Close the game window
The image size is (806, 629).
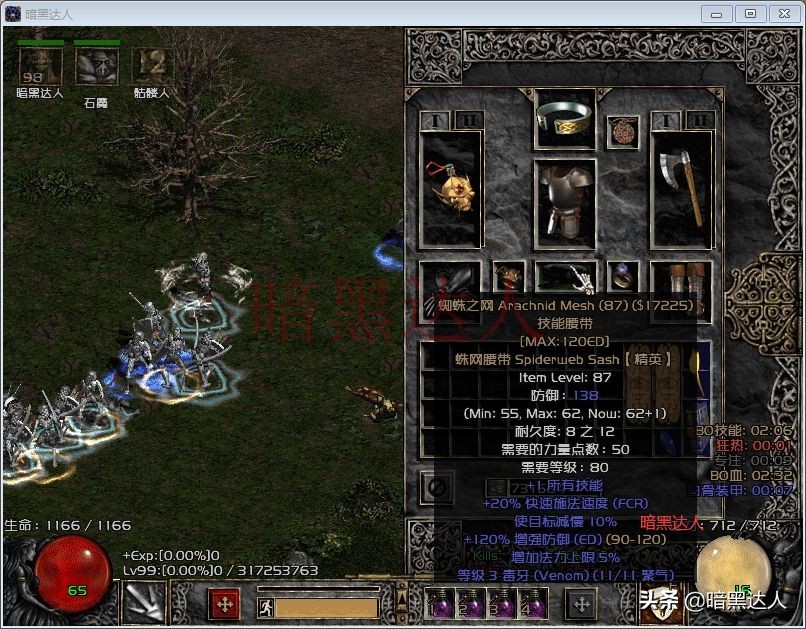(783, 13)
